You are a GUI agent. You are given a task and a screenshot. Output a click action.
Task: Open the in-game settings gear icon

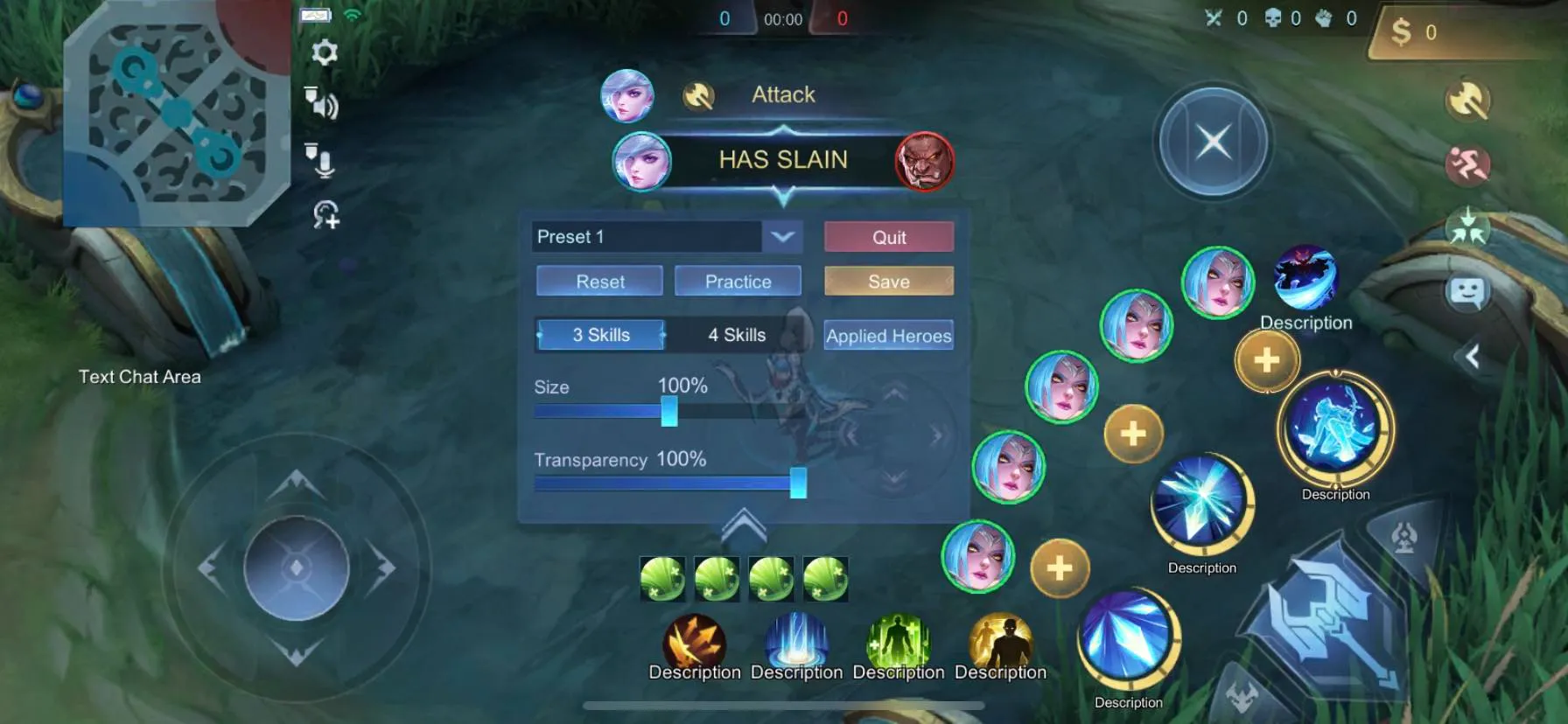326,54
